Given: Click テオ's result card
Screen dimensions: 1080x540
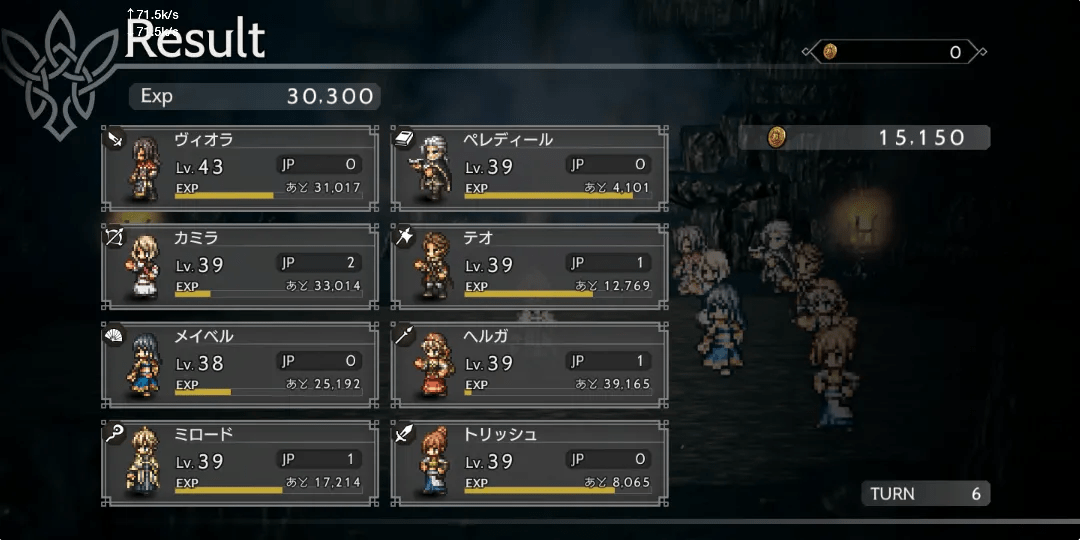Looking at the screenshot, I should (x=528, y=266).
